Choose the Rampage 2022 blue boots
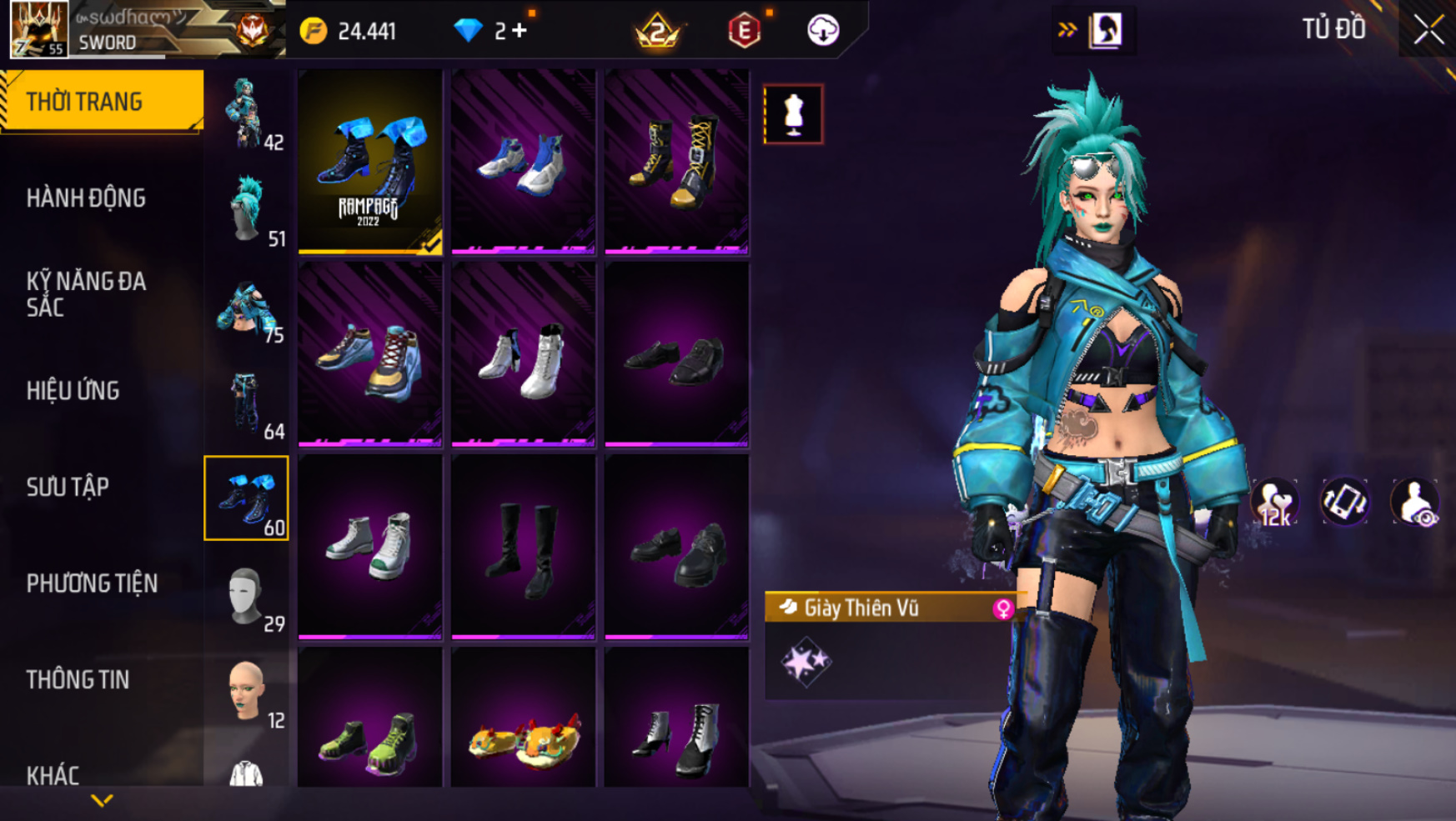This screenshot has height=821, width=1456. pos(370,161)
